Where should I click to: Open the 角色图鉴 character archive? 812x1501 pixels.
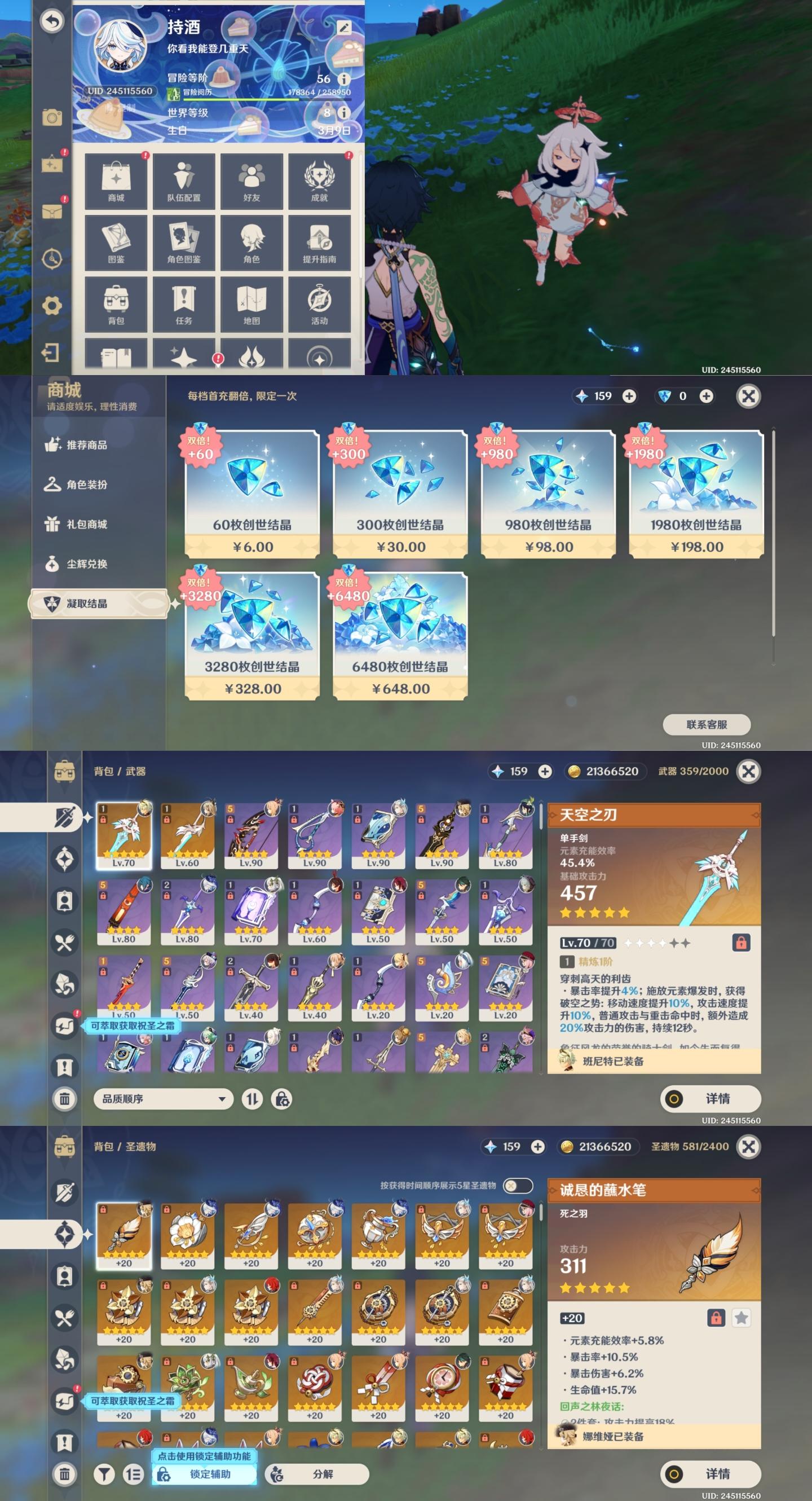point(183,243)
